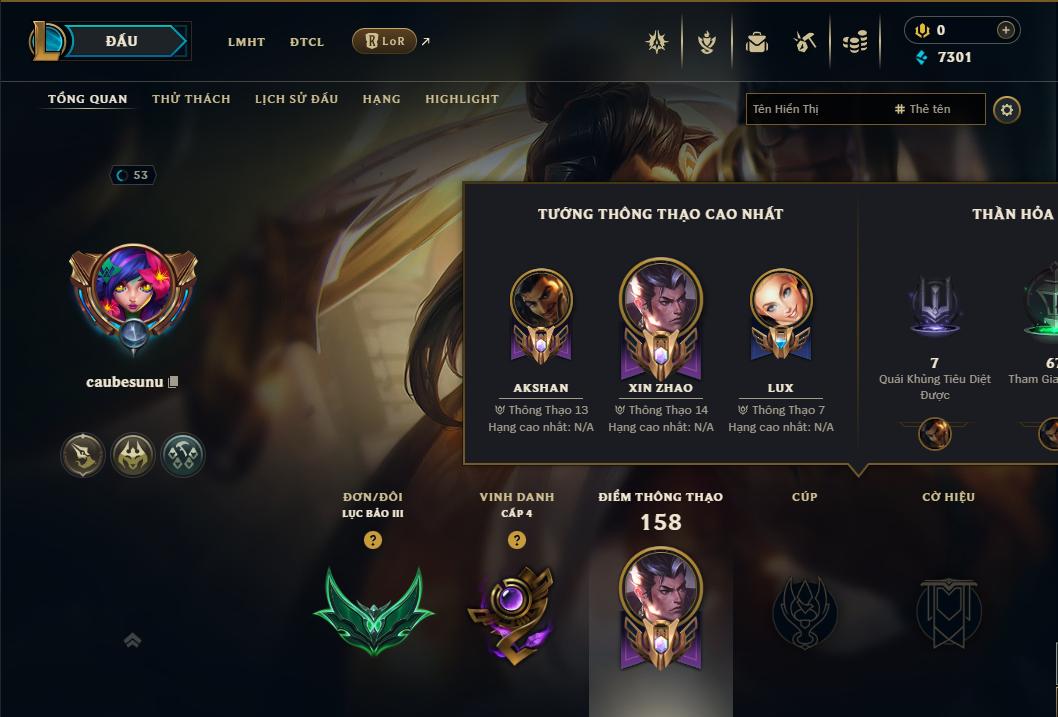Click the Lục Bảo III rank emblem
1058x717 pixels.
(x=373, y=610)
